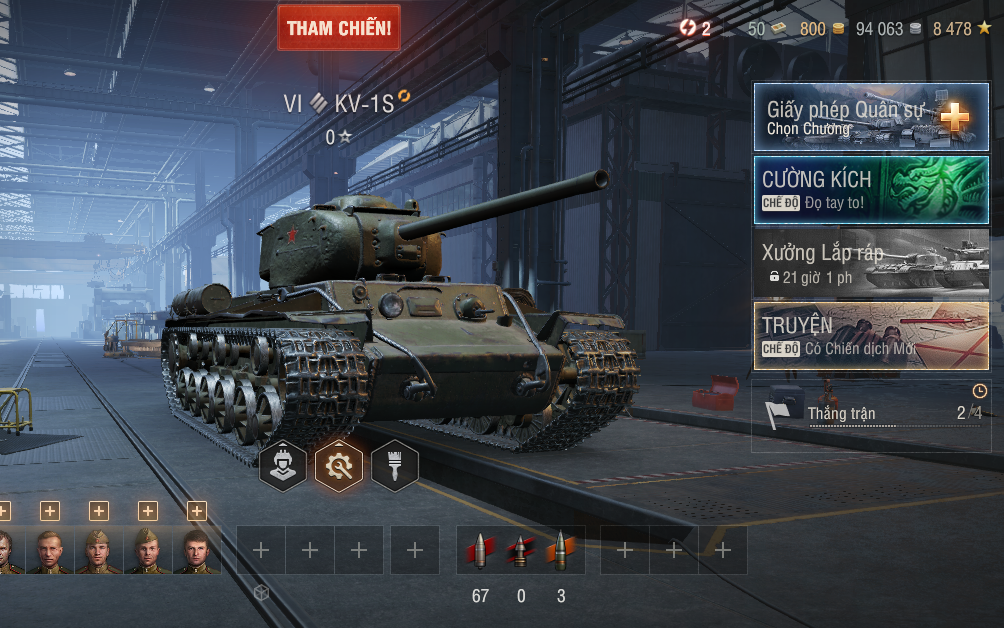Select the gear and wrench equipment icon

pyautogui.click(x=339, y=466)
